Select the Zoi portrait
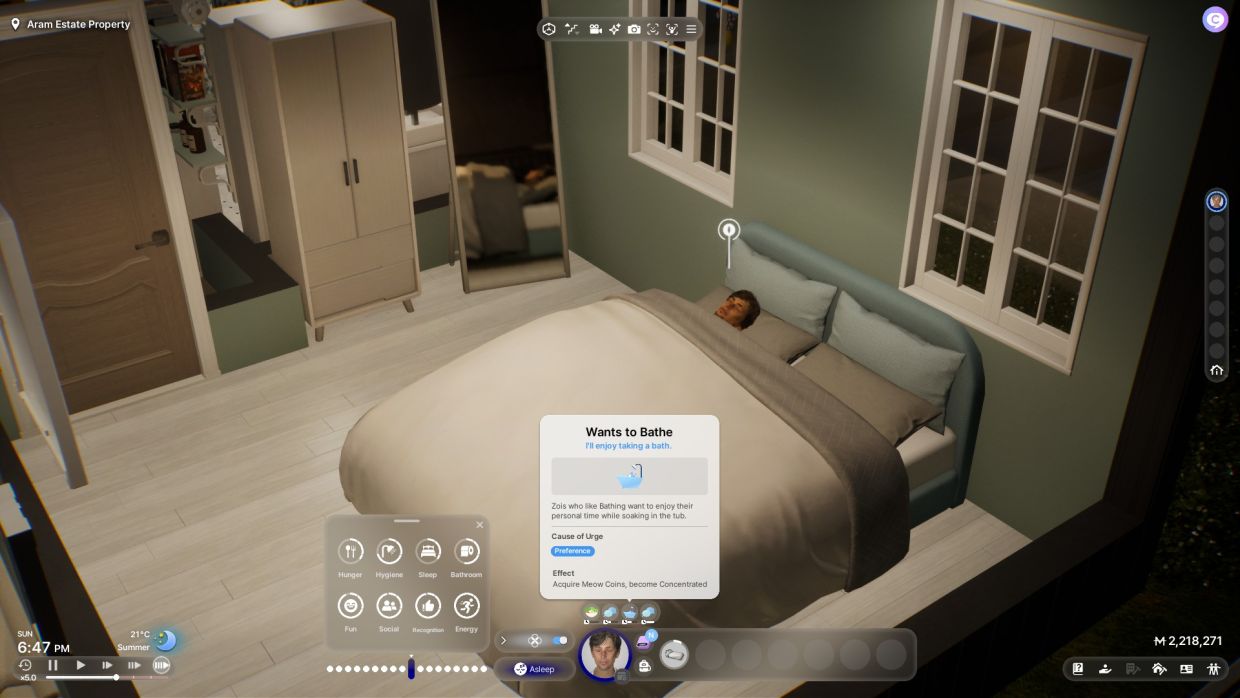 [x=605, y=655]
